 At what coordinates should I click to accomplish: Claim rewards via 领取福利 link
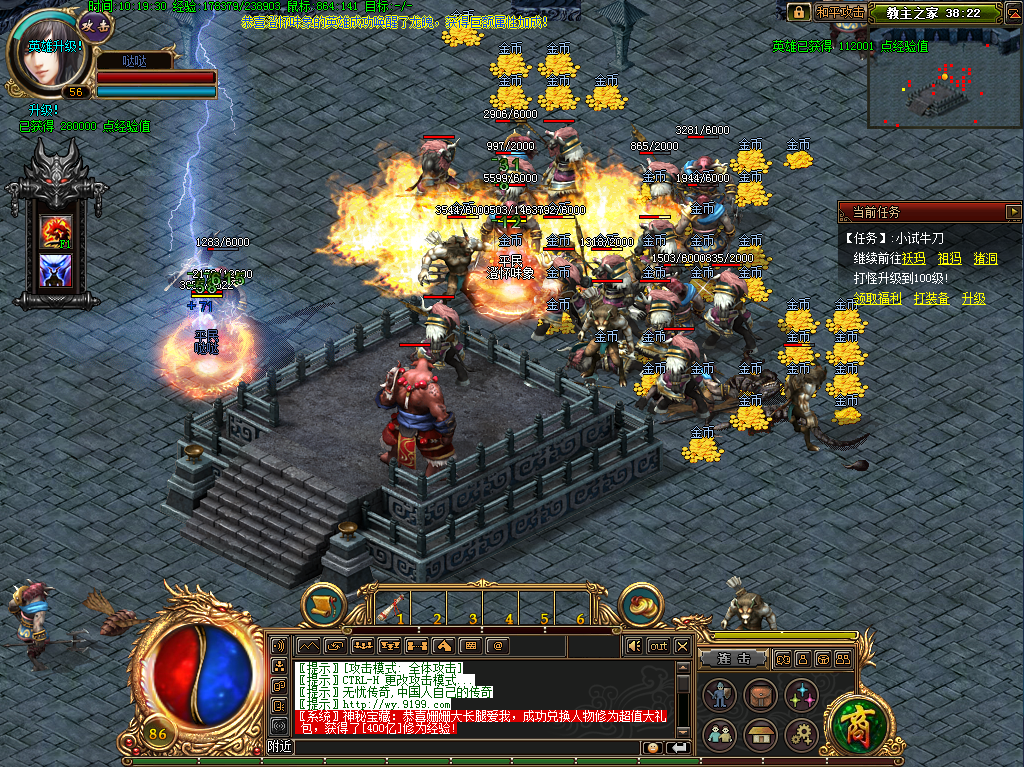click(877, 298)
